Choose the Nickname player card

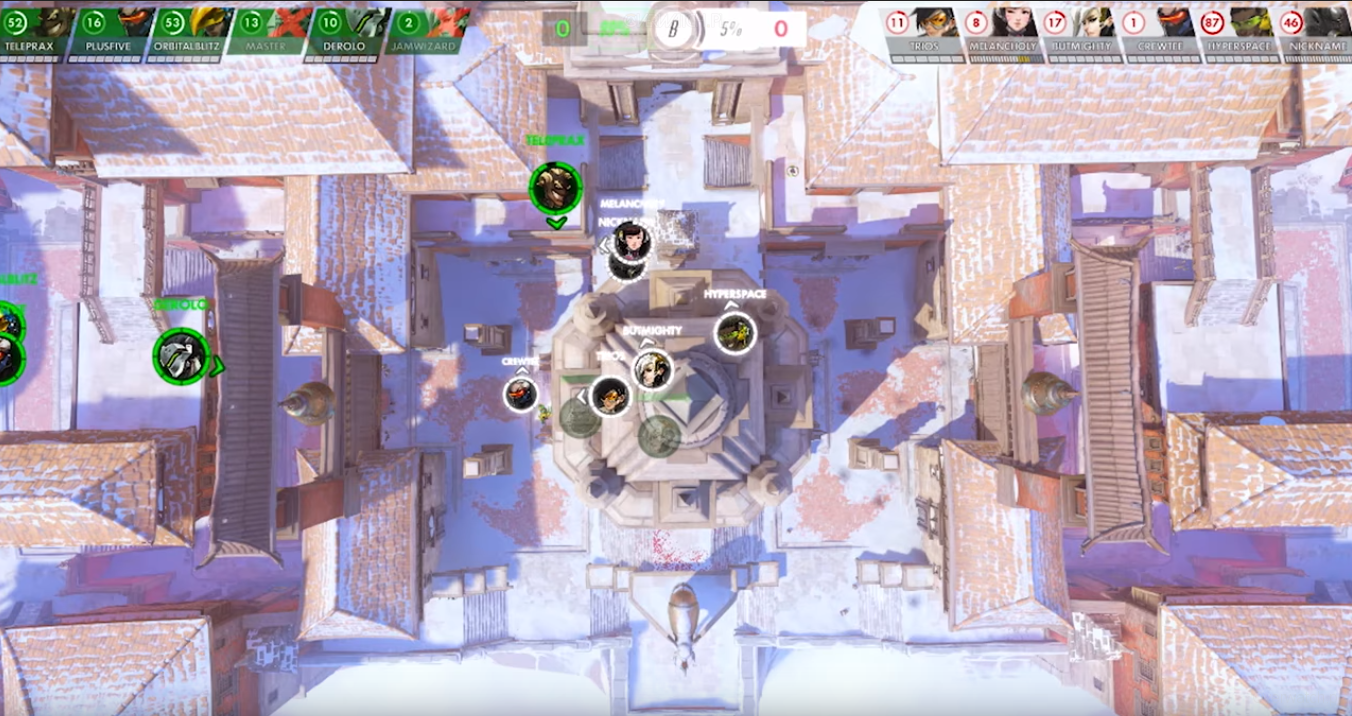click(x=1318, y=32)
